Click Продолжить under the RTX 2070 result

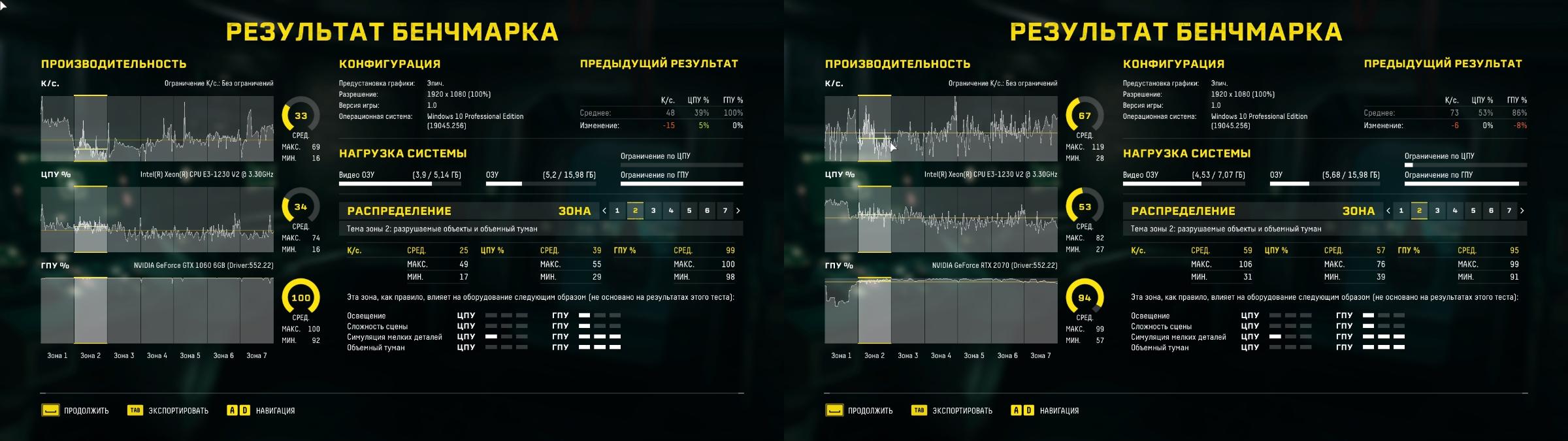tap(859, 411)
